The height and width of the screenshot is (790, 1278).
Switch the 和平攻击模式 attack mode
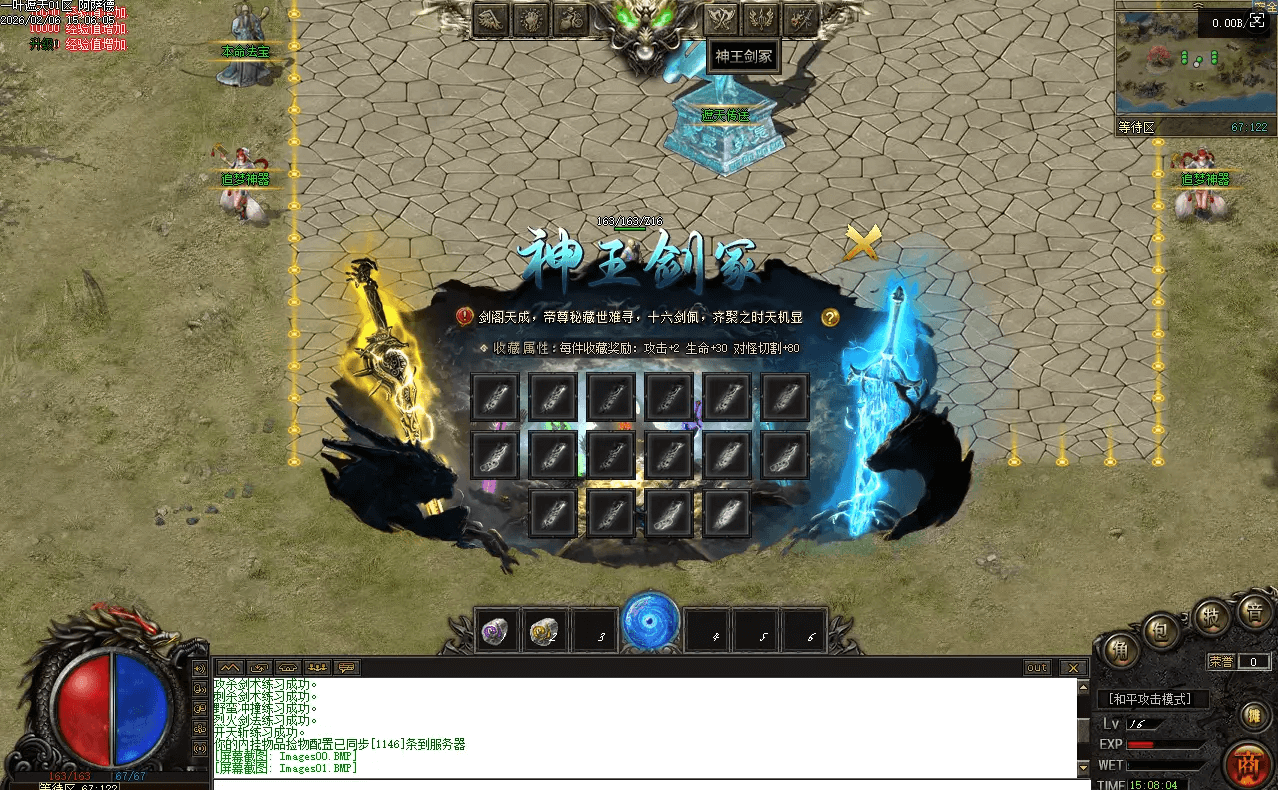click(1153, 699)
